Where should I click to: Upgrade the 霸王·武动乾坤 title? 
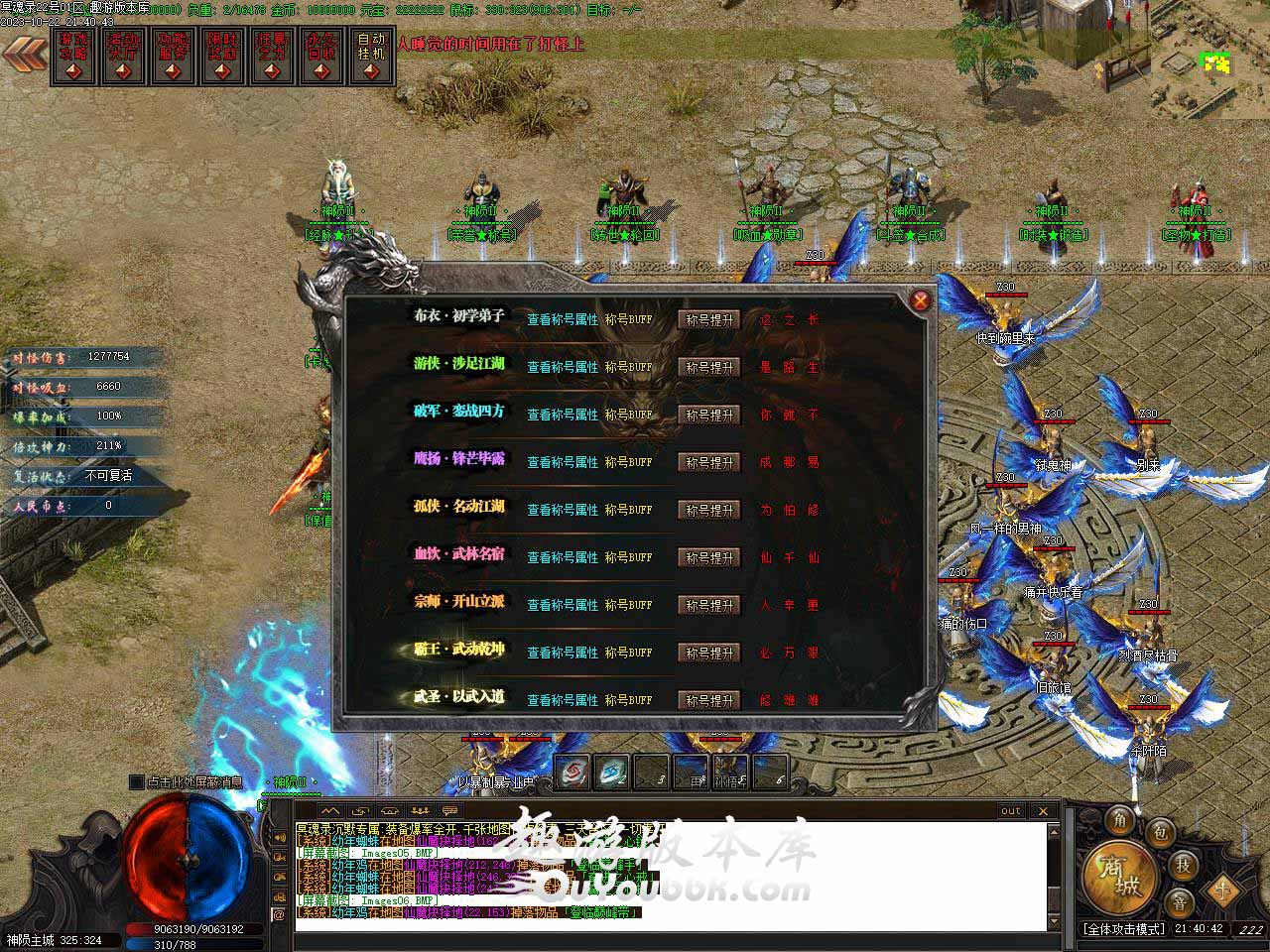709,653
